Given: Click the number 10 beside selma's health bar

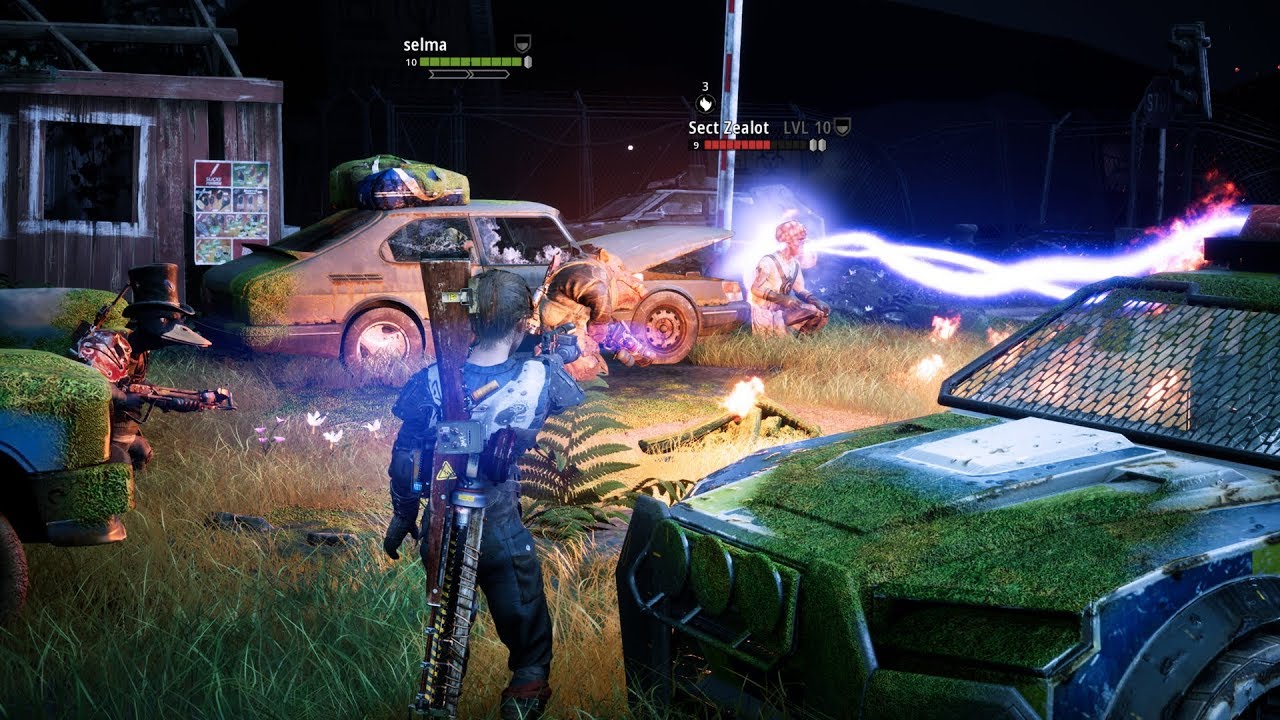Looking at the screenshot, I should pos(412,62).
